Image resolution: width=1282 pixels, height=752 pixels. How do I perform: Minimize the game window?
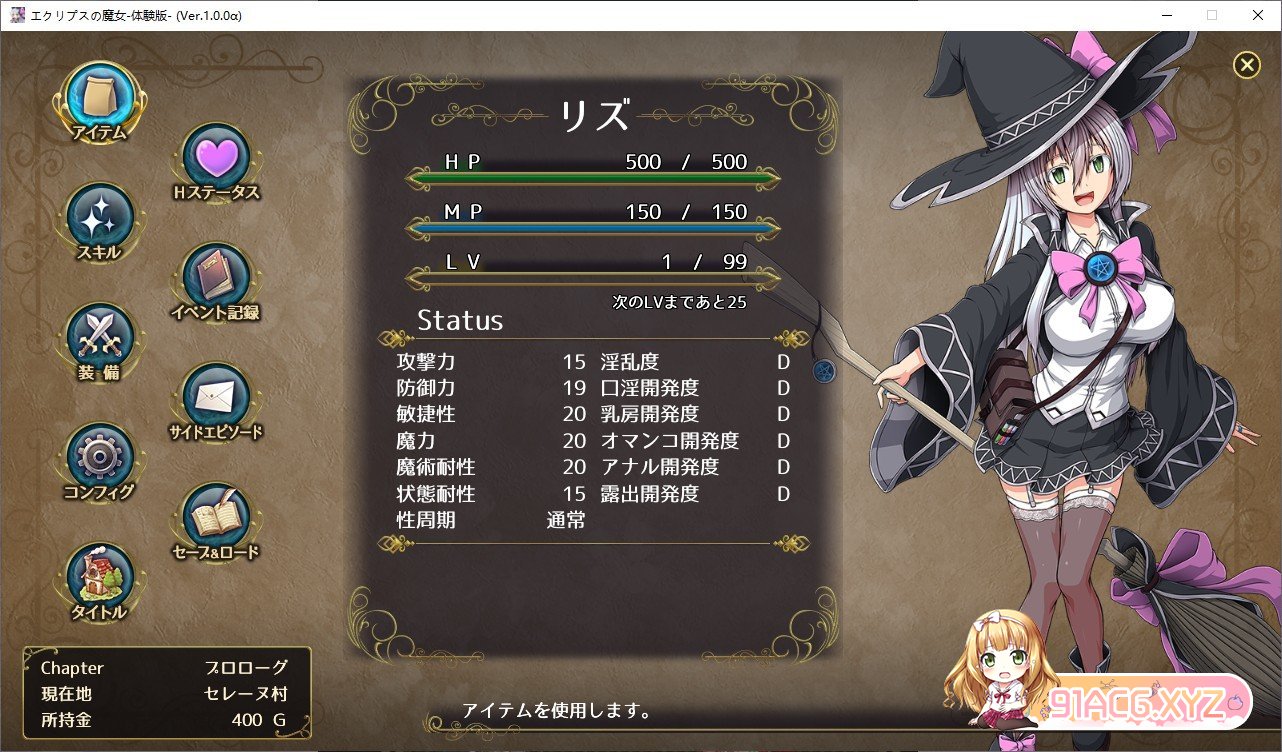pos(1165,15)
